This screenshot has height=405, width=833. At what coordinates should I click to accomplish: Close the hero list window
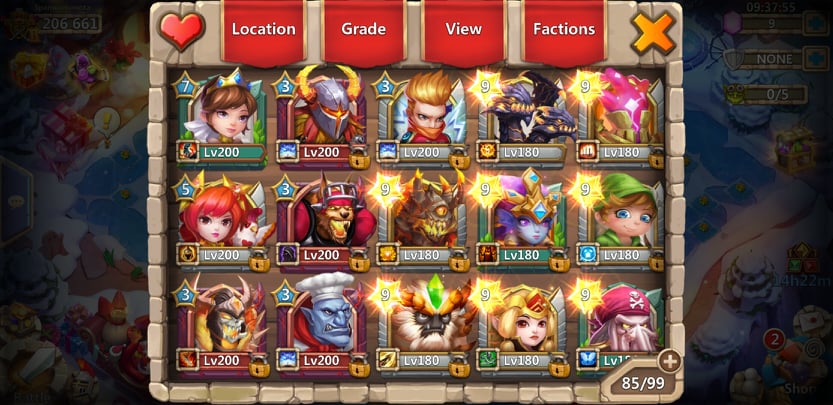point(653,32)
